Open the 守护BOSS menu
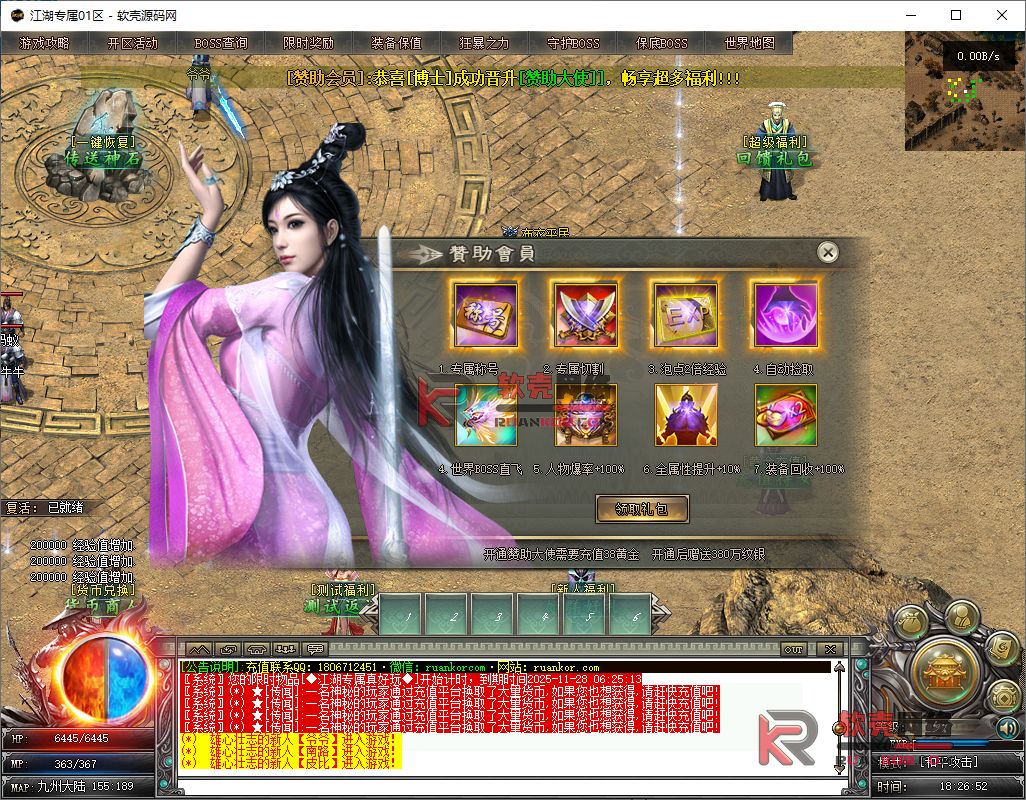Viewport: 1026px width, 800px height. tap(573, 43)
